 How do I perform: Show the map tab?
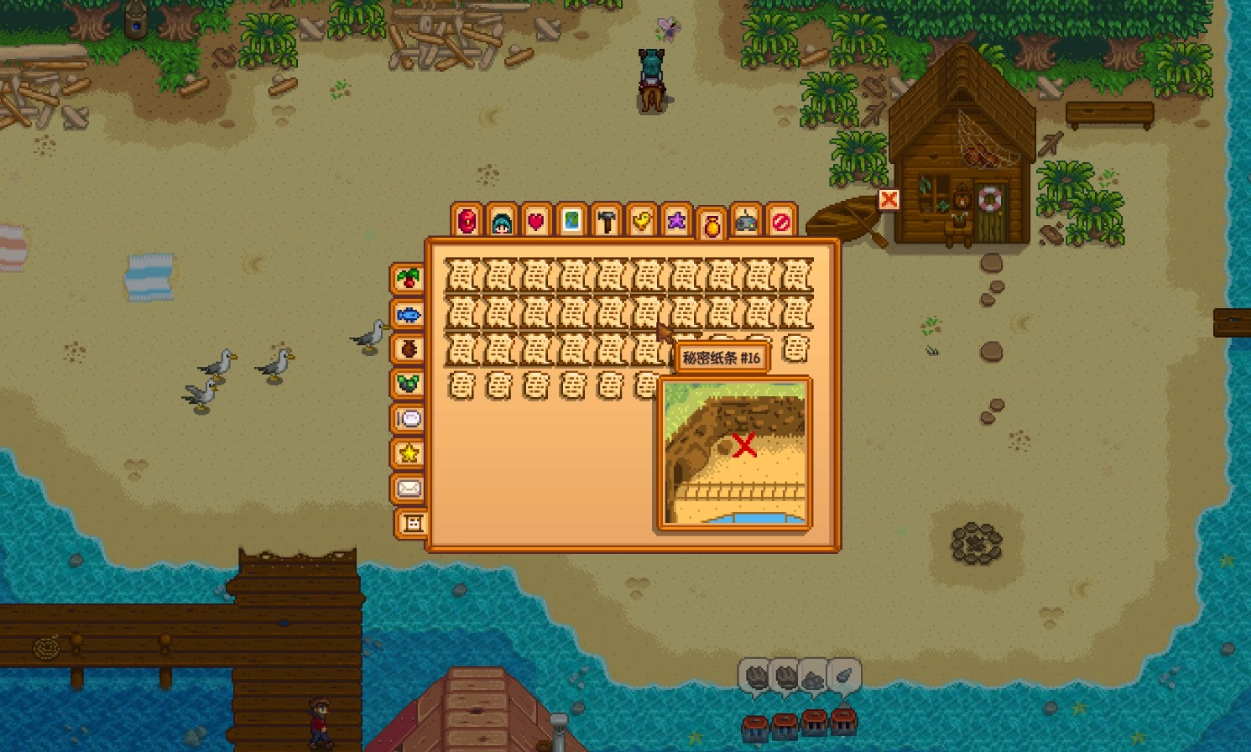point(572,220)
